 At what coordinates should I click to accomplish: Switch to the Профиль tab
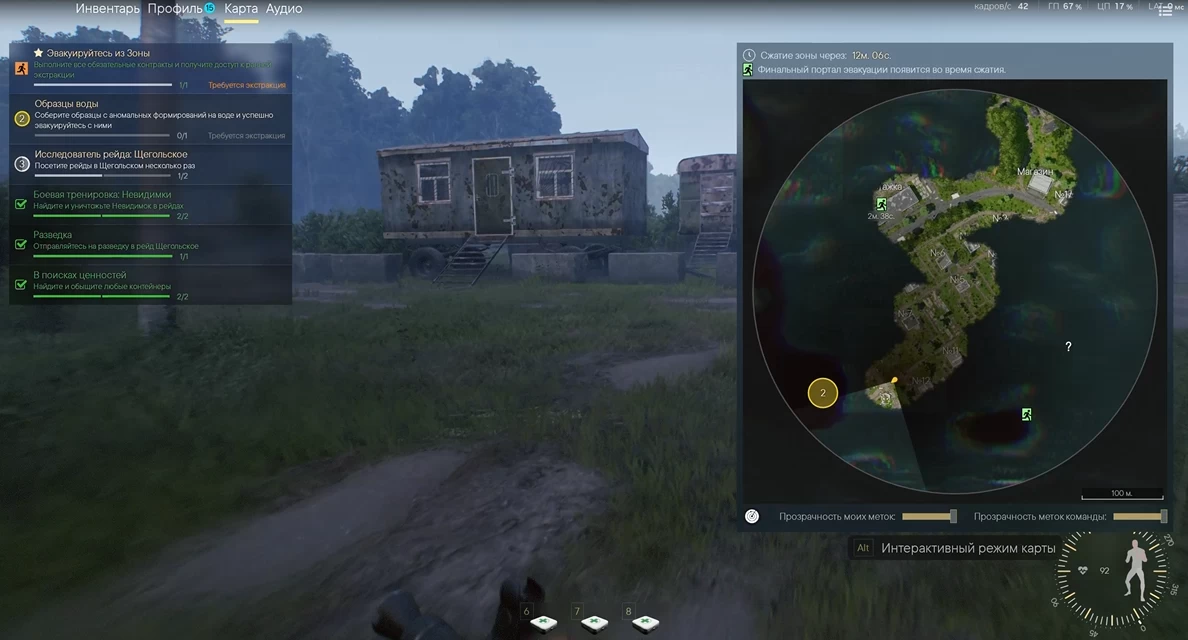coord(175,9)
